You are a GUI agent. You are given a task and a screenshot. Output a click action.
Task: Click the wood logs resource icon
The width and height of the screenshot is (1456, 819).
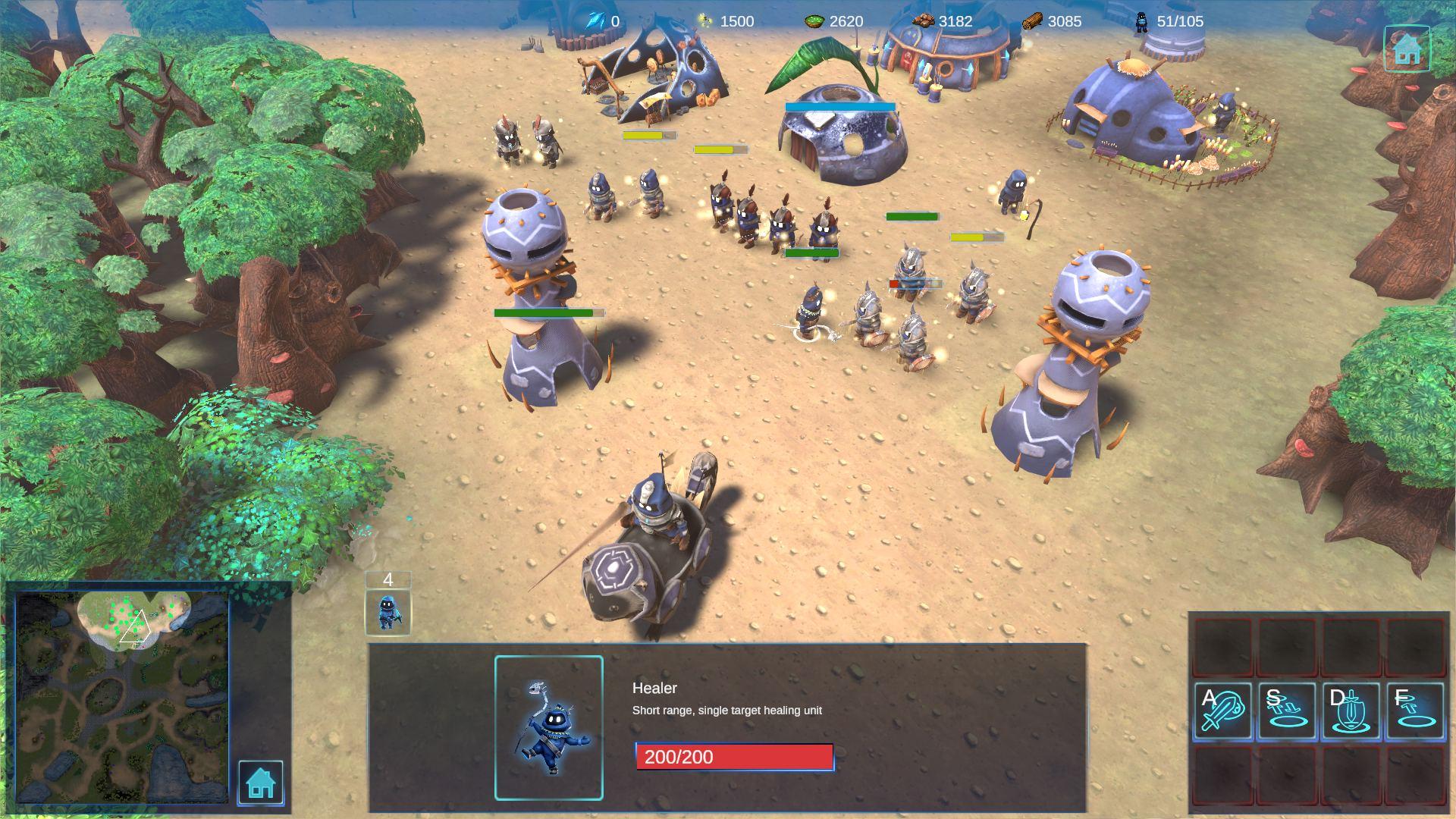pyautogui.click(x=1031, y=21)
